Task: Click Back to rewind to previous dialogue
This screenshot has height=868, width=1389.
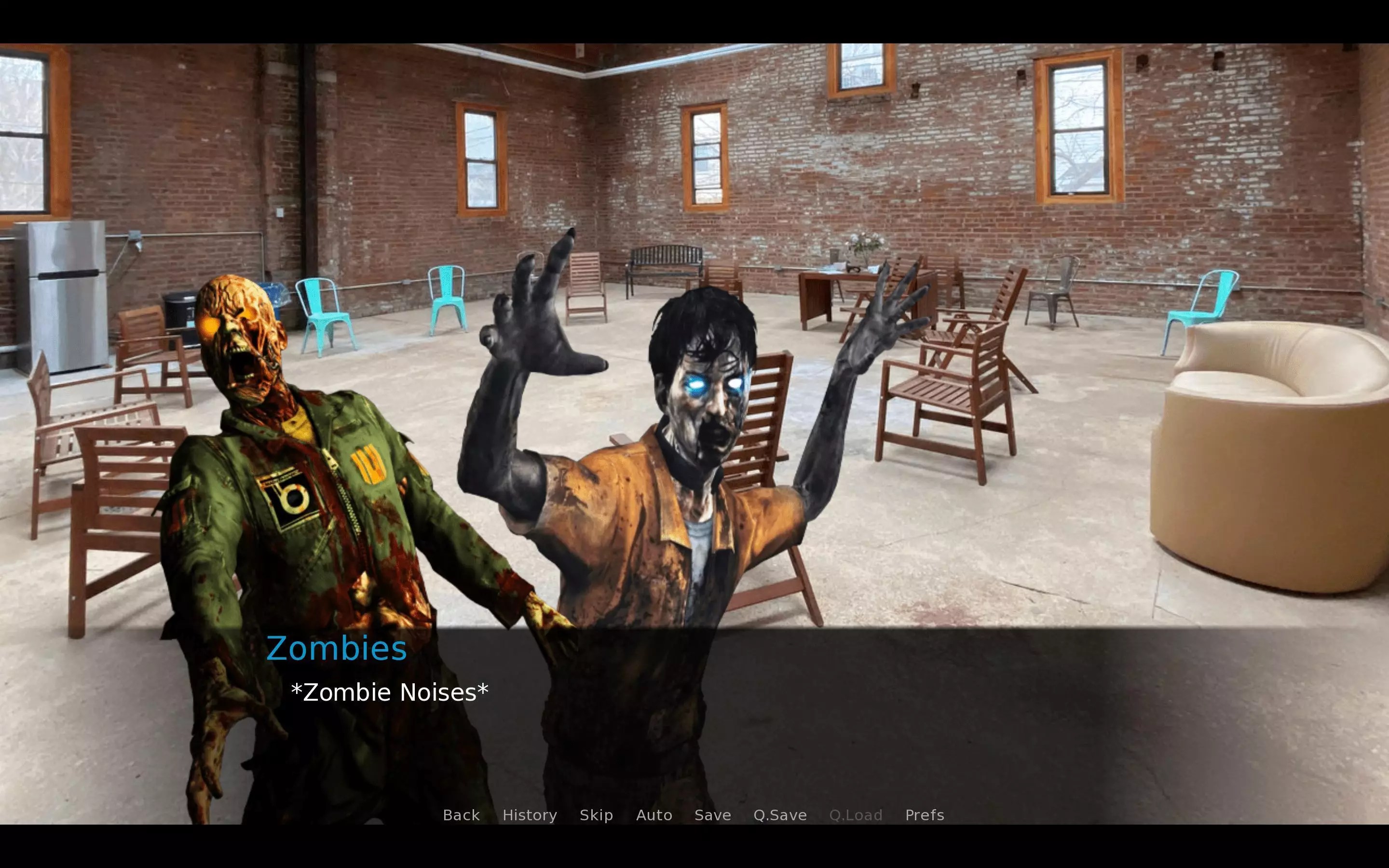Action: [461, 815]
